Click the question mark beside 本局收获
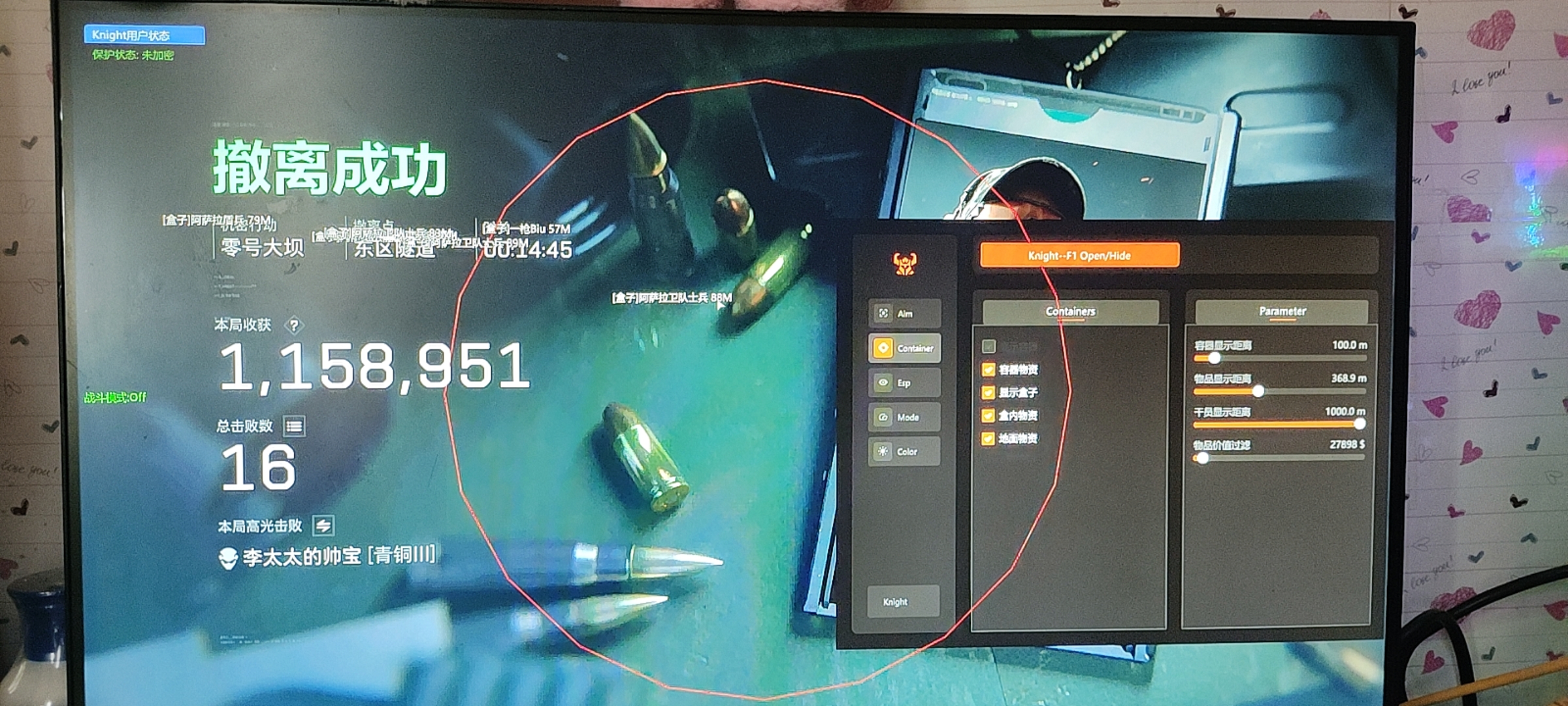The height and width of the screenshot is (706, 1568). (294, 325)
